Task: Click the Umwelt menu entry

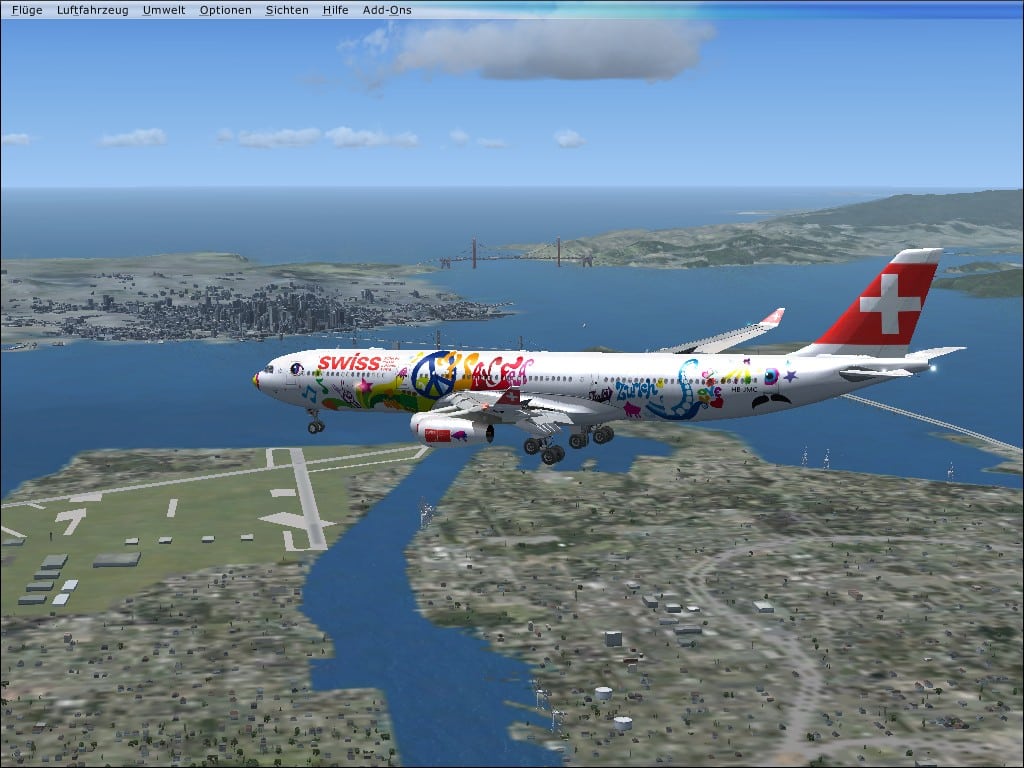Action: [162, 10]
